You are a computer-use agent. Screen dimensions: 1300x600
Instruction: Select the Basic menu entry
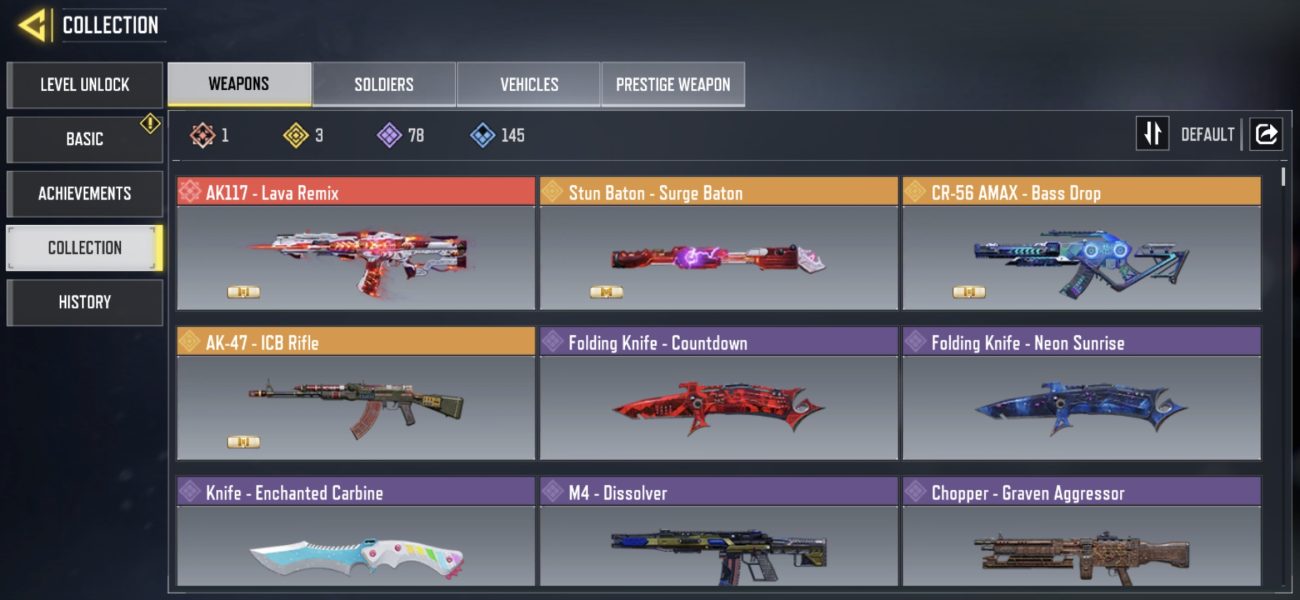(84, 139)
